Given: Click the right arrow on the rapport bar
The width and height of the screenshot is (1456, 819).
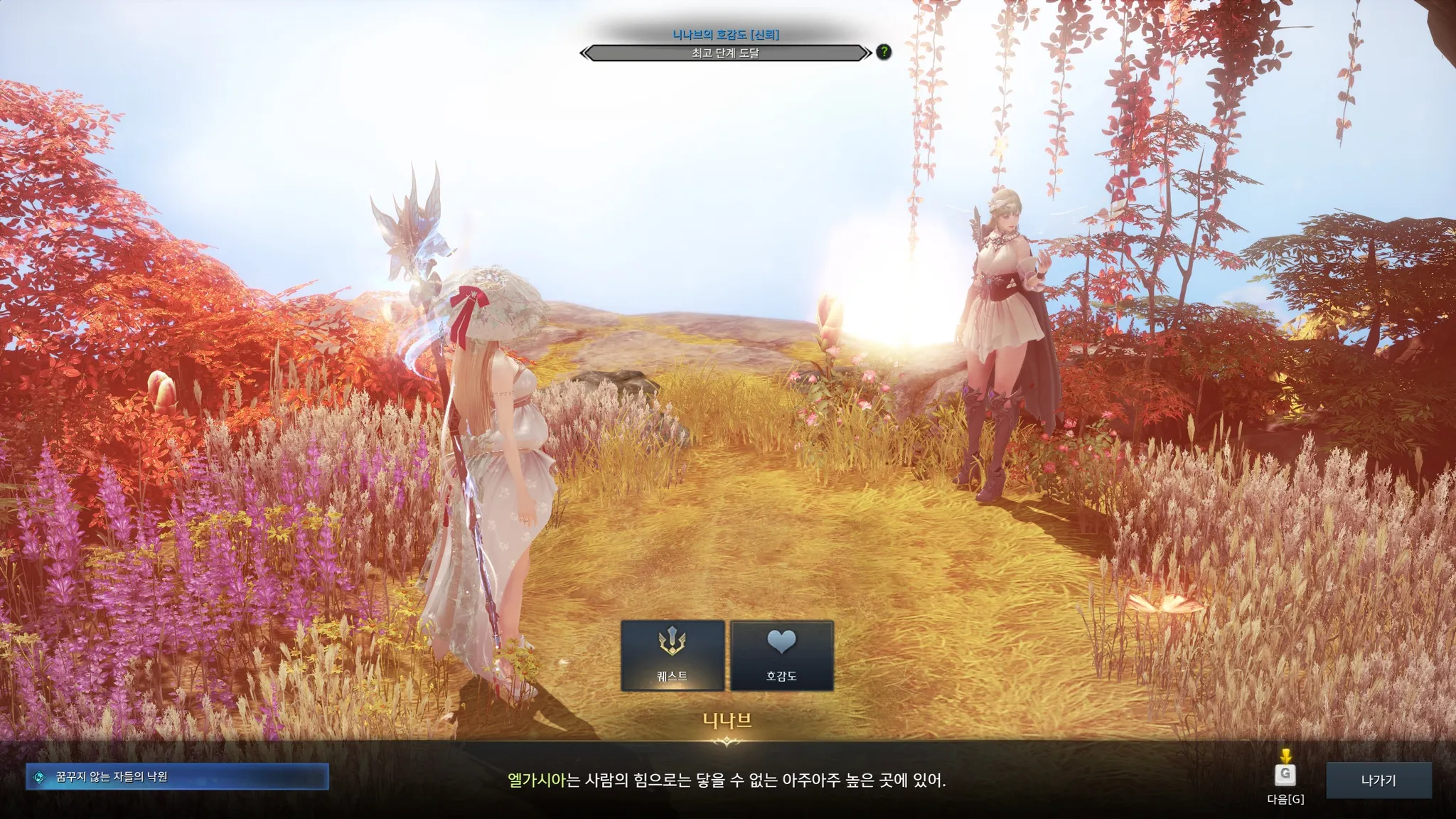Looking at the screenshot, I should tap(866, 53).
